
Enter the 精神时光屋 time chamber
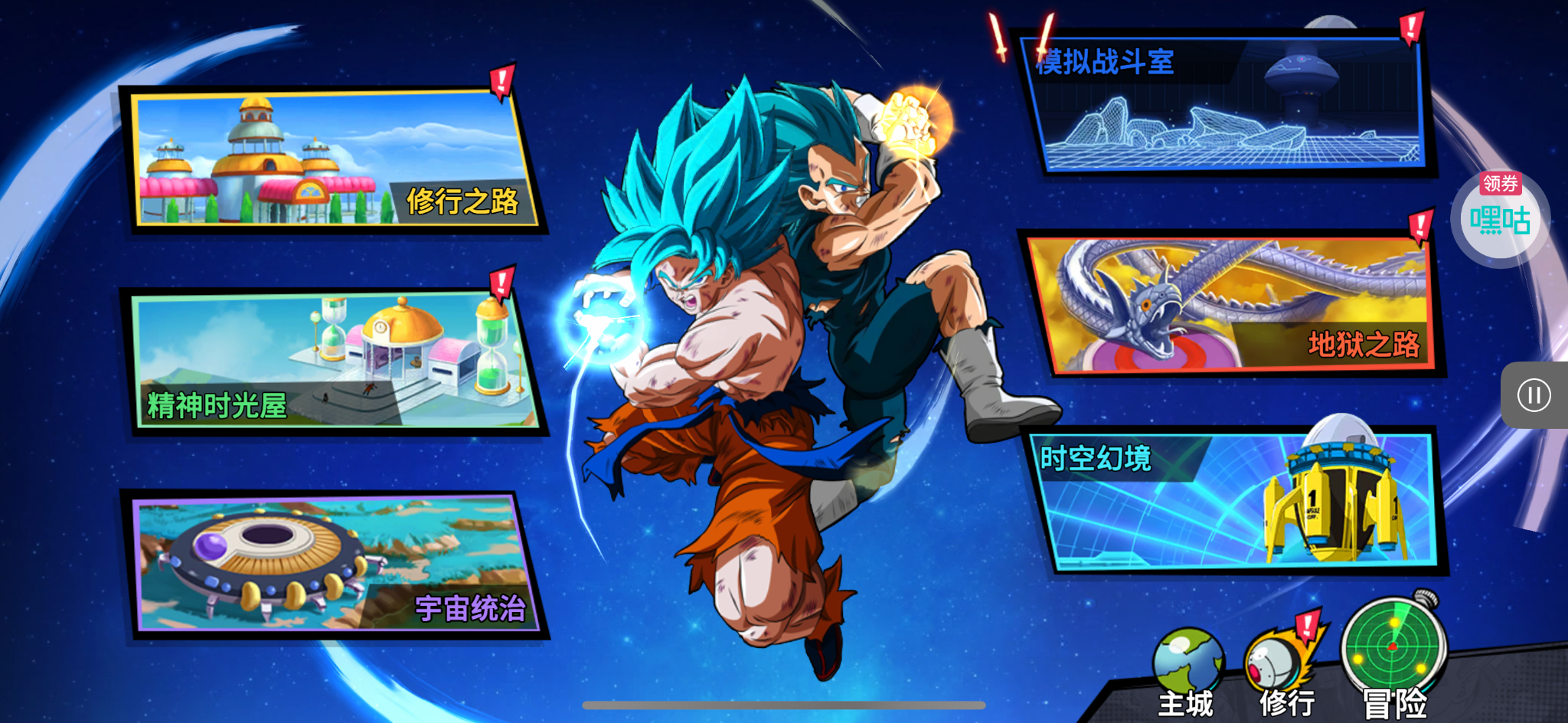click(333, 360)
